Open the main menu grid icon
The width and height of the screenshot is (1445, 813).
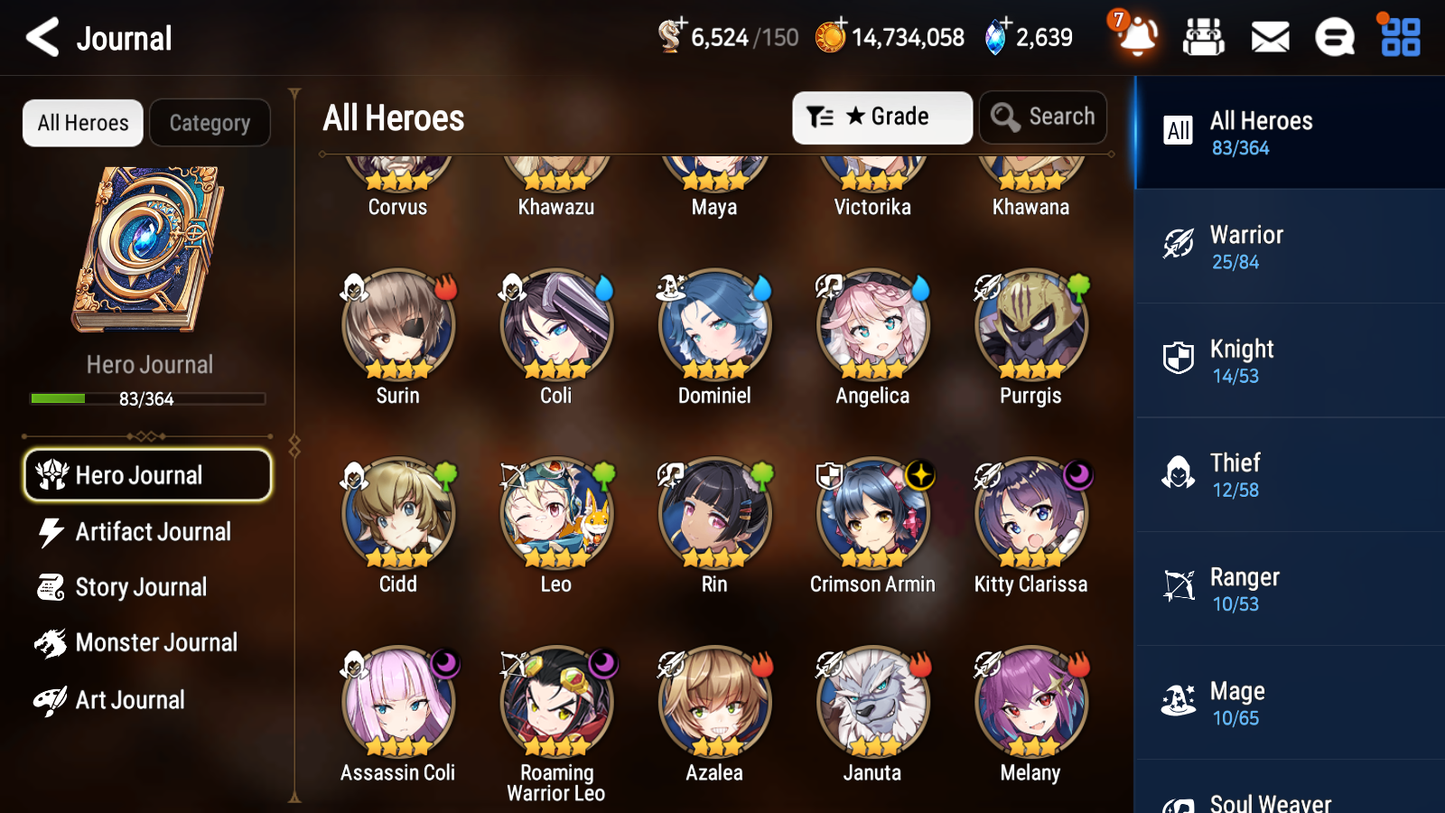pyautogui.click(x=1399, y=36)
